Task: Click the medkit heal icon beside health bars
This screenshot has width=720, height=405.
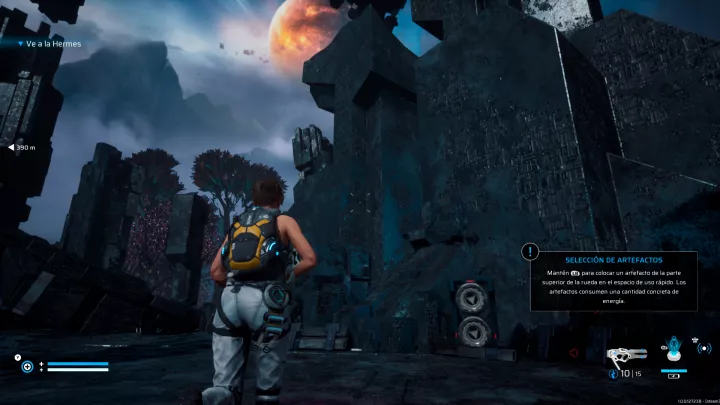Action: [x=27, y=366]
